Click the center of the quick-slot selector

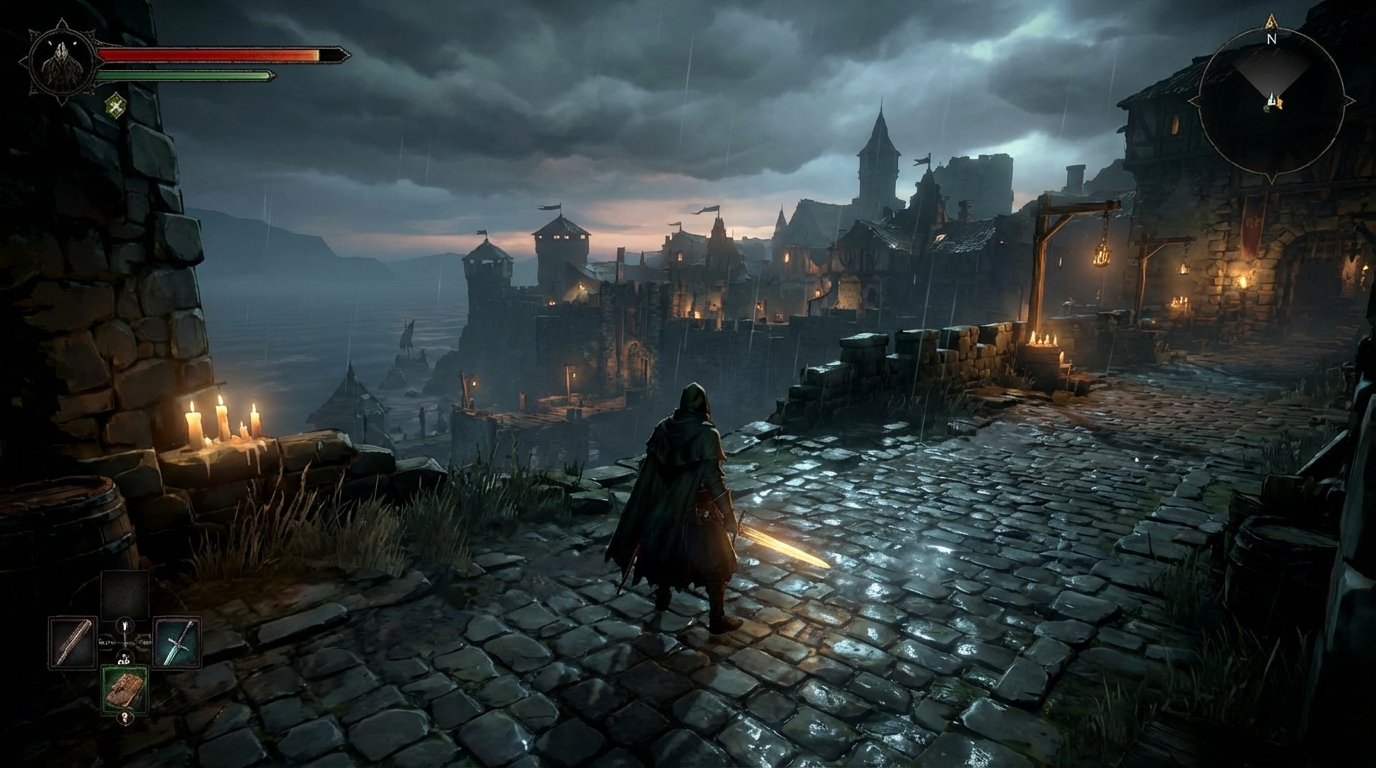pyautogui.click(x=125, y=642)
